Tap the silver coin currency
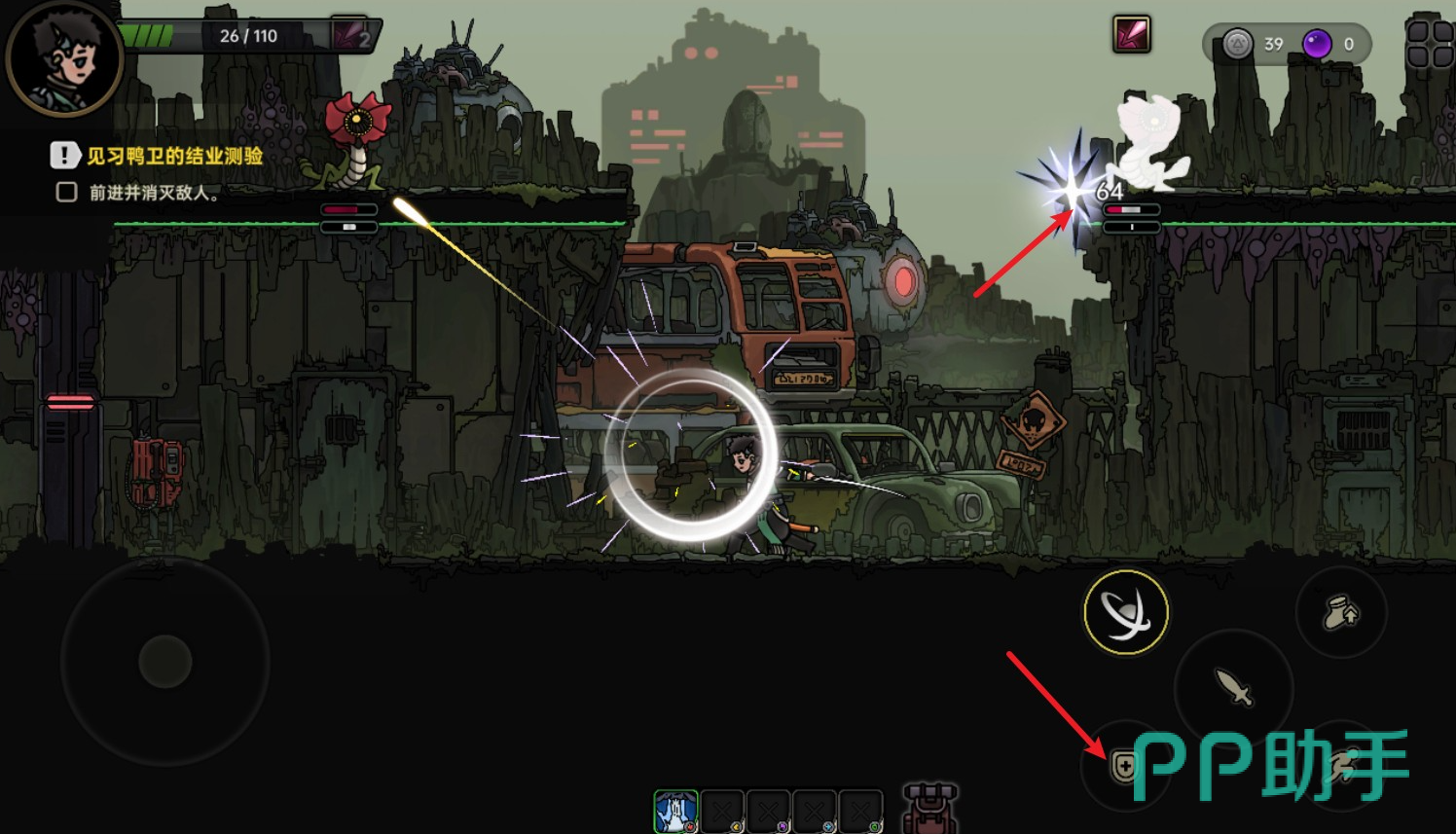The image size is (1456, 834). (1237, 44)
